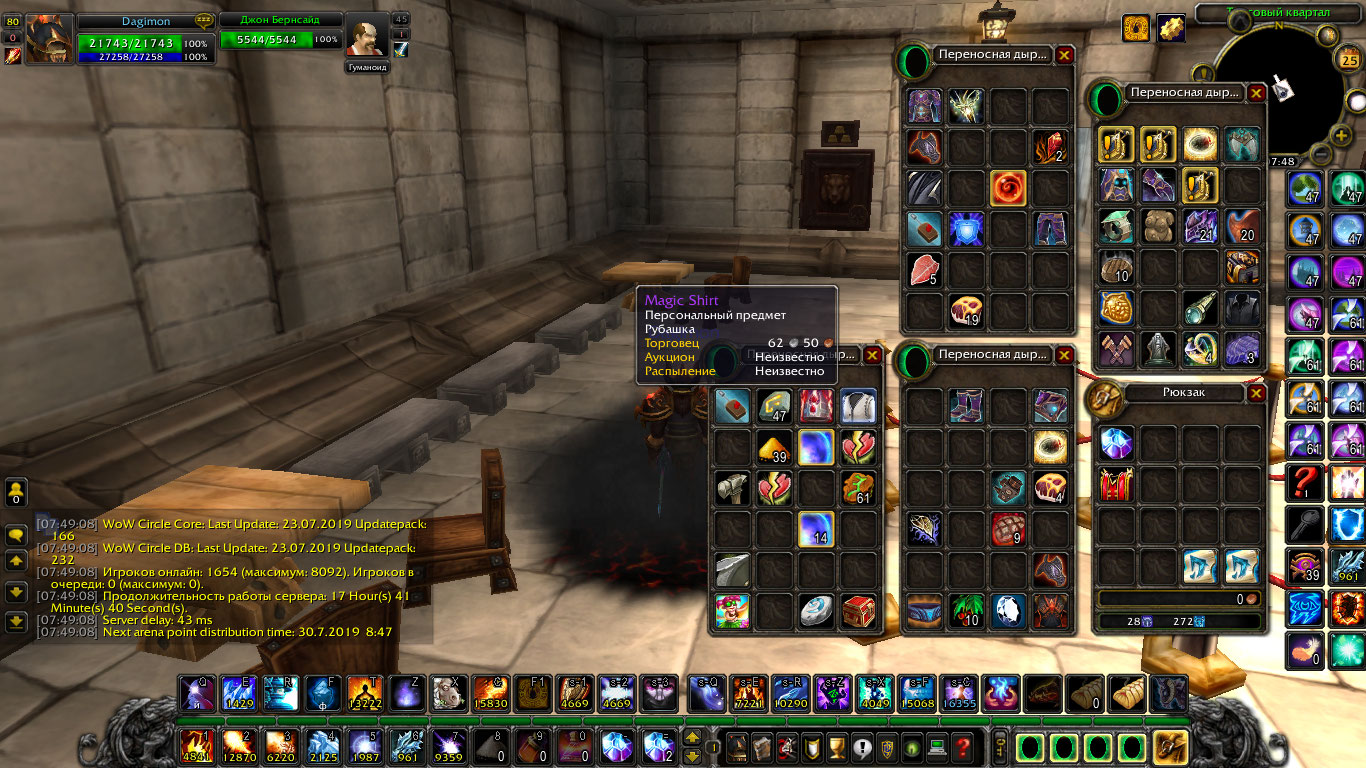Image resolution: width=1366 pixels, height=768 pixels.
Task: Select the white Magic Shirt in bag
Action: (x=858, y=405)
